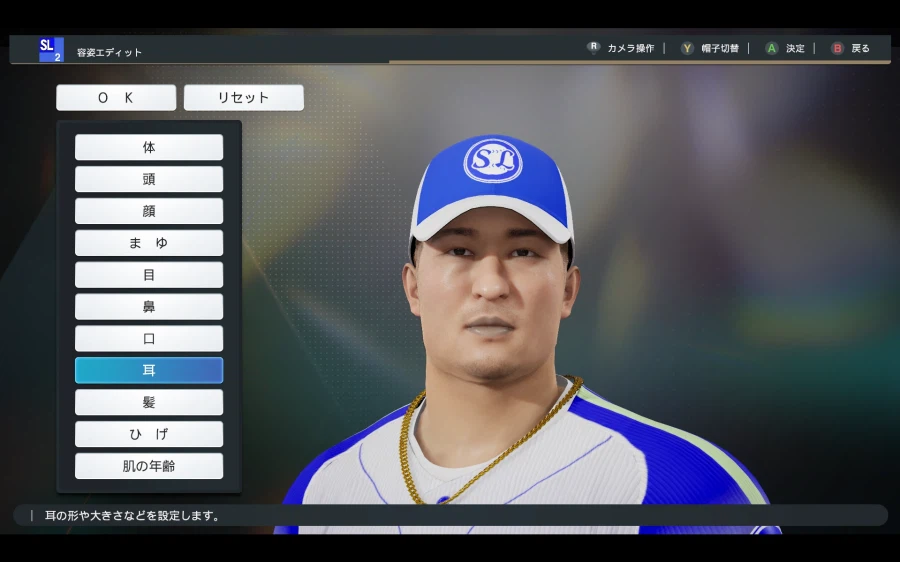Open the 口 mouth settings
This screenshot has width=900, height=562.
click(x=149, y=339)
